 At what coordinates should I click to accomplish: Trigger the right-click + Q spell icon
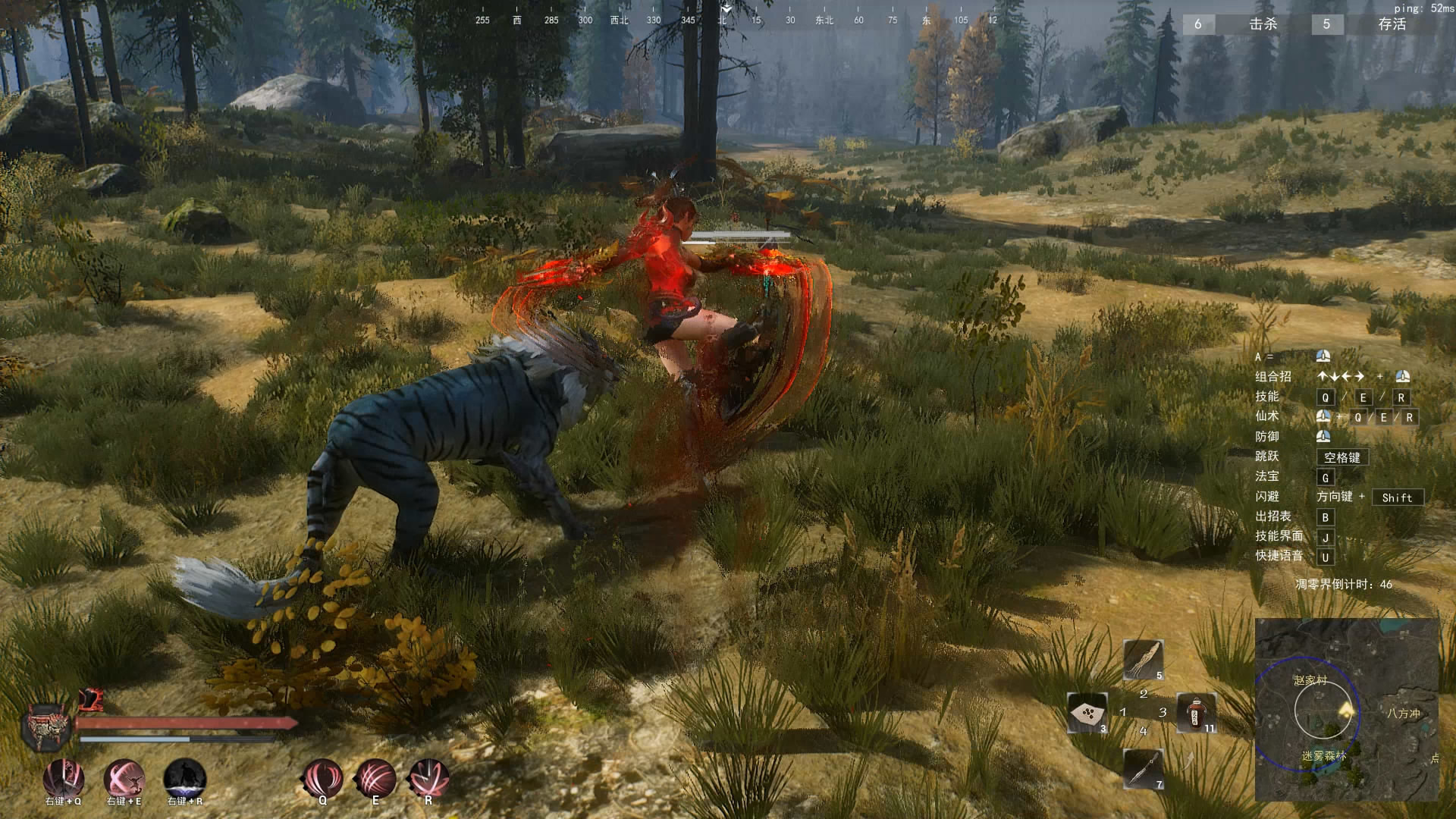pyautogui.click(x=64, y=778)
